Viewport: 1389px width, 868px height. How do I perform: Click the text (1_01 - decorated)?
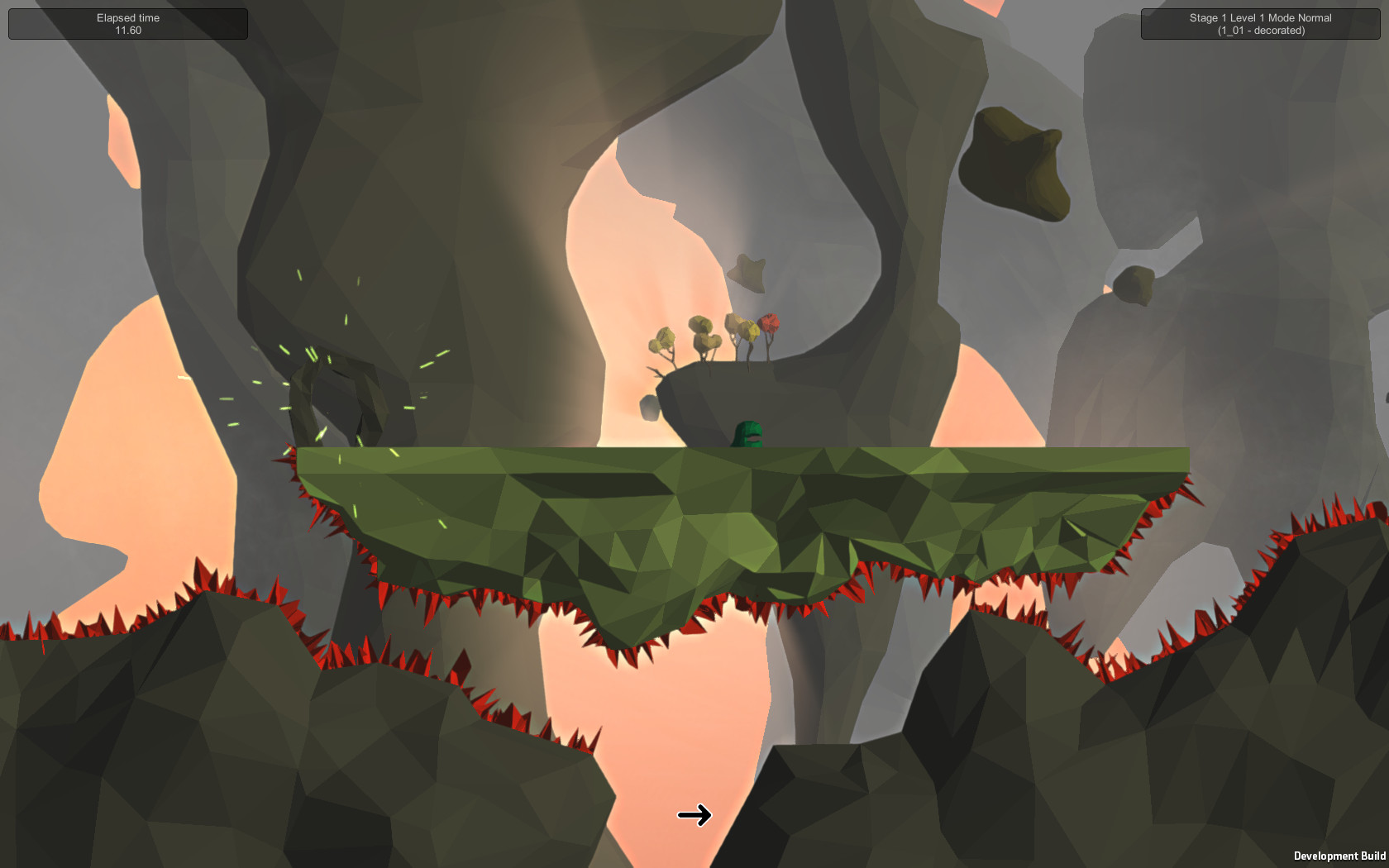pyautogui.click(x=1259, y=30)
